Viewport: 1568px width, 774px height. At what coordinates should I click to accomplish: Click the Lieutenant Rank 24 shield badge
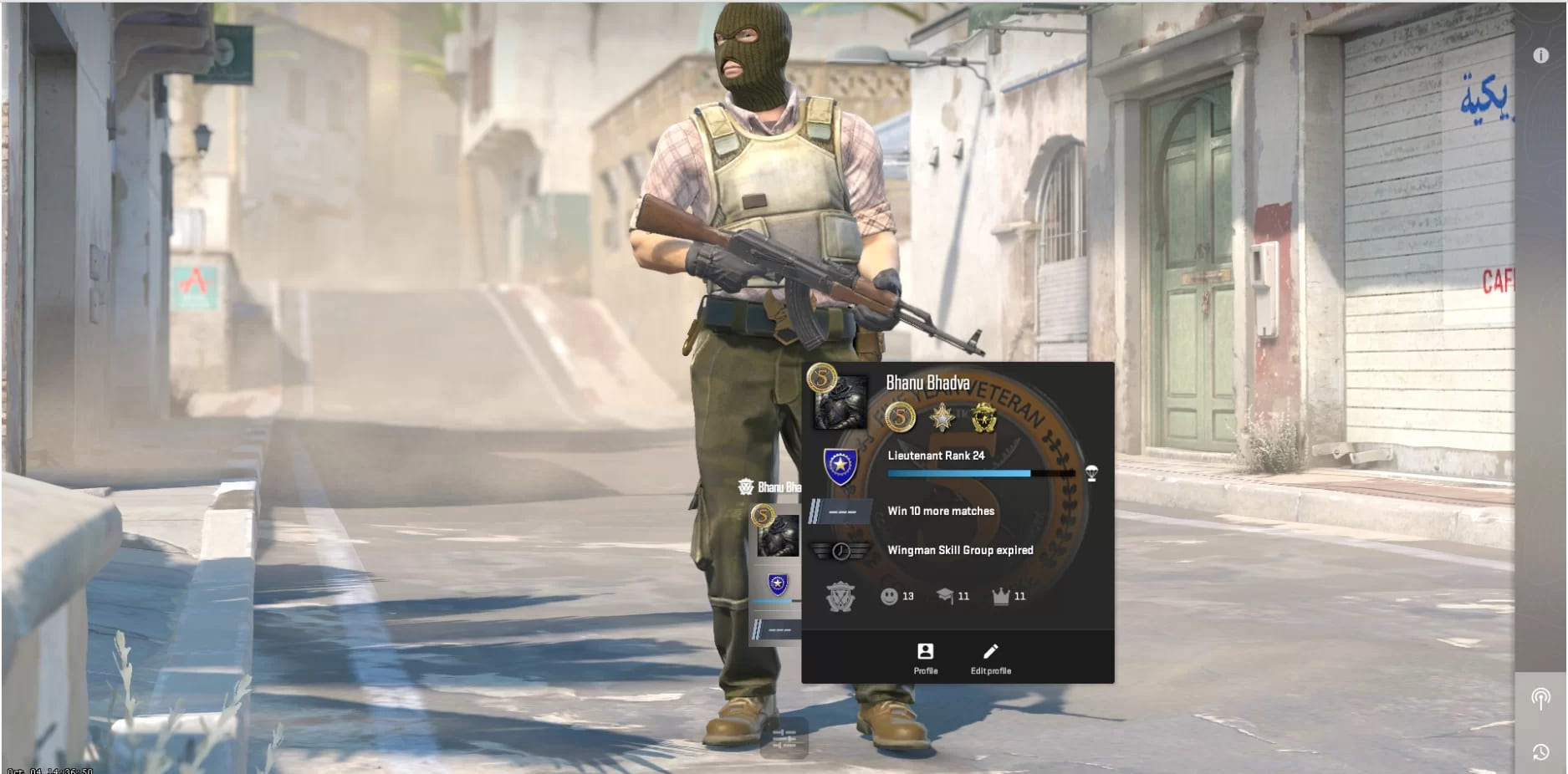pyautogui.click(x=839, y=466)
